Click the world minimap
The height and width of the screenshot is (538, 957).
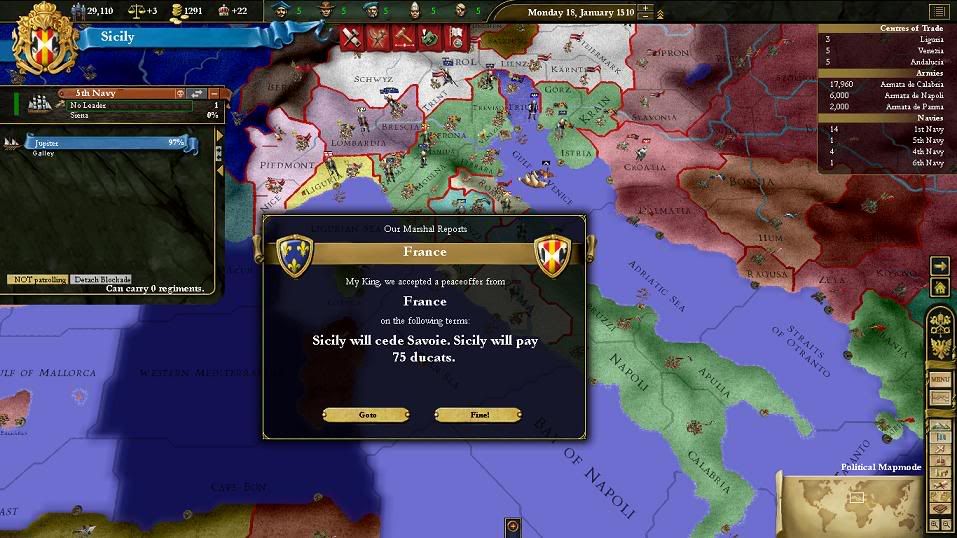tap(850, 500)
